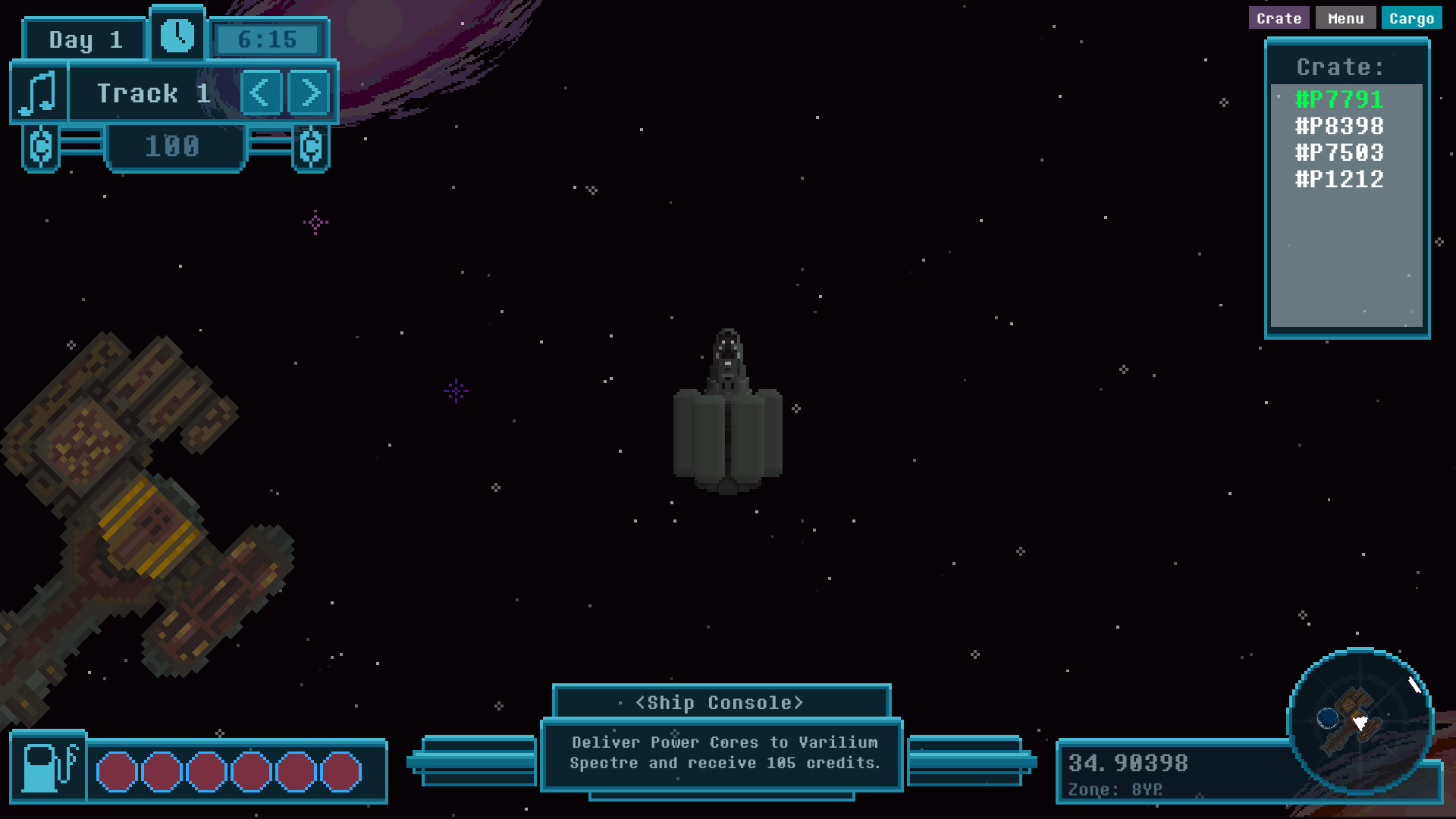Click the clock icon
1456x819 pixels.
tap(177, 36)
